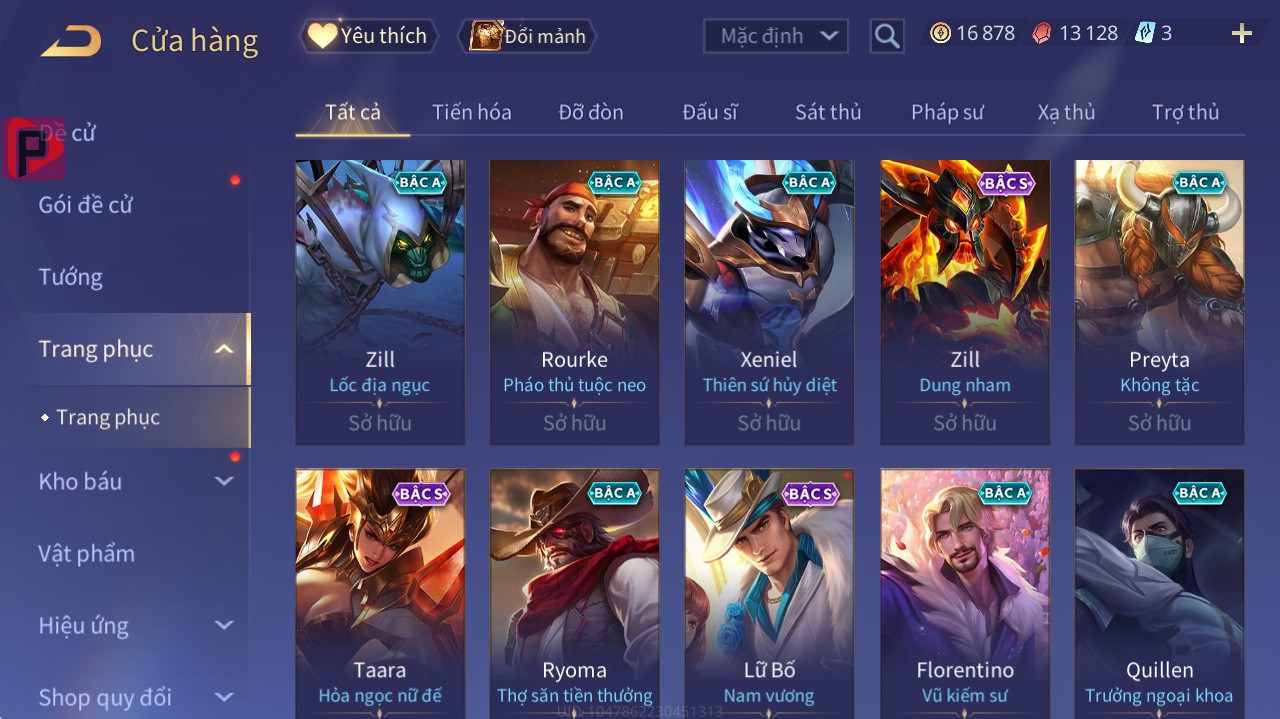Screen dimensions: 1280x719
Task: Choose the Zill Dung nham skin card
Action: click(x=964, y=300)
